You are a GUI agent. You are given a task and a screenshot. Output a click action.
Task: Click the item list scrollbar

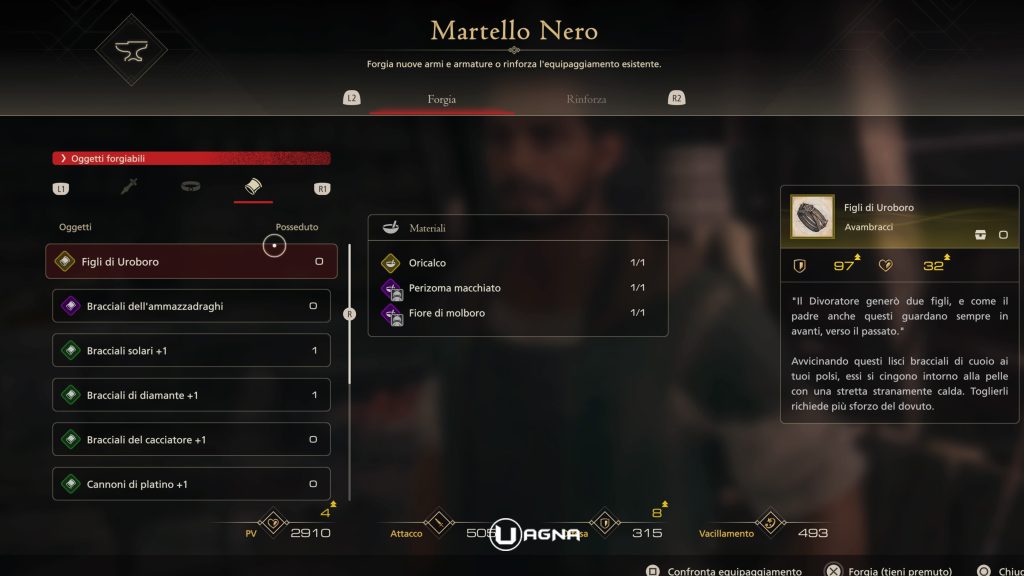[349, 314]
